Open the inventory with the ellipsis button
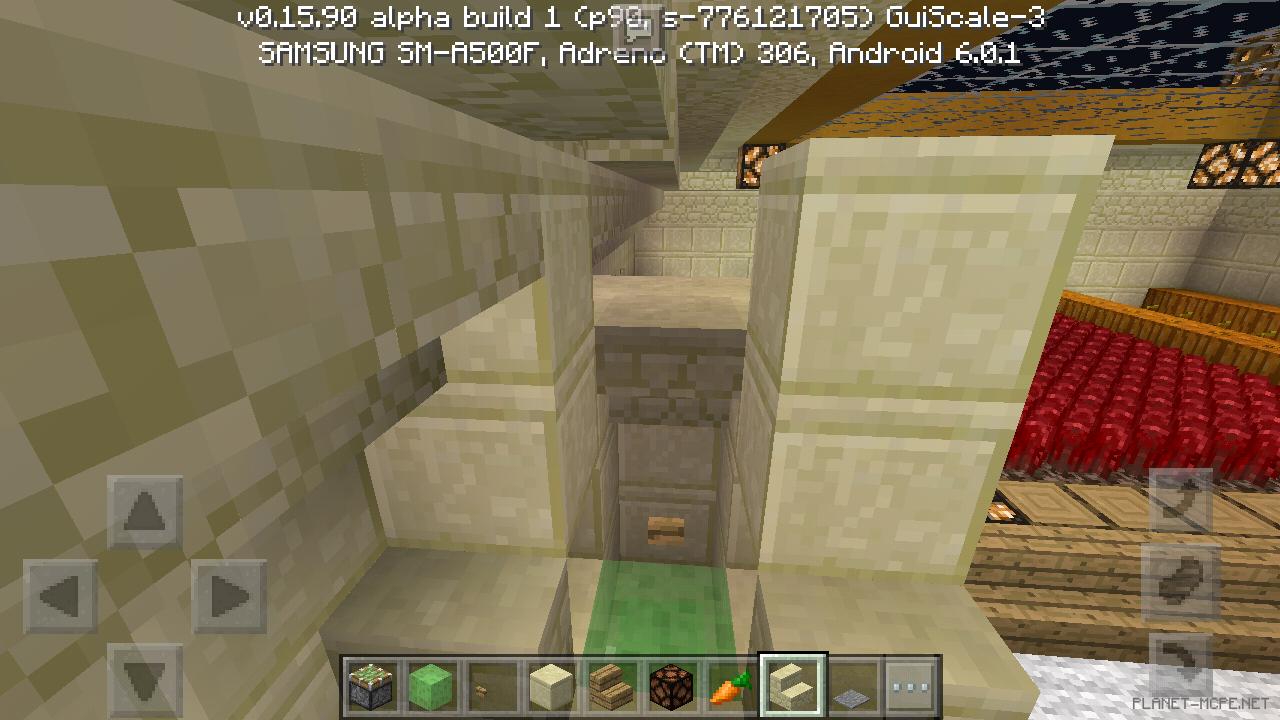1280x720 pixels. pyautogui.click(x=911, y=686)
